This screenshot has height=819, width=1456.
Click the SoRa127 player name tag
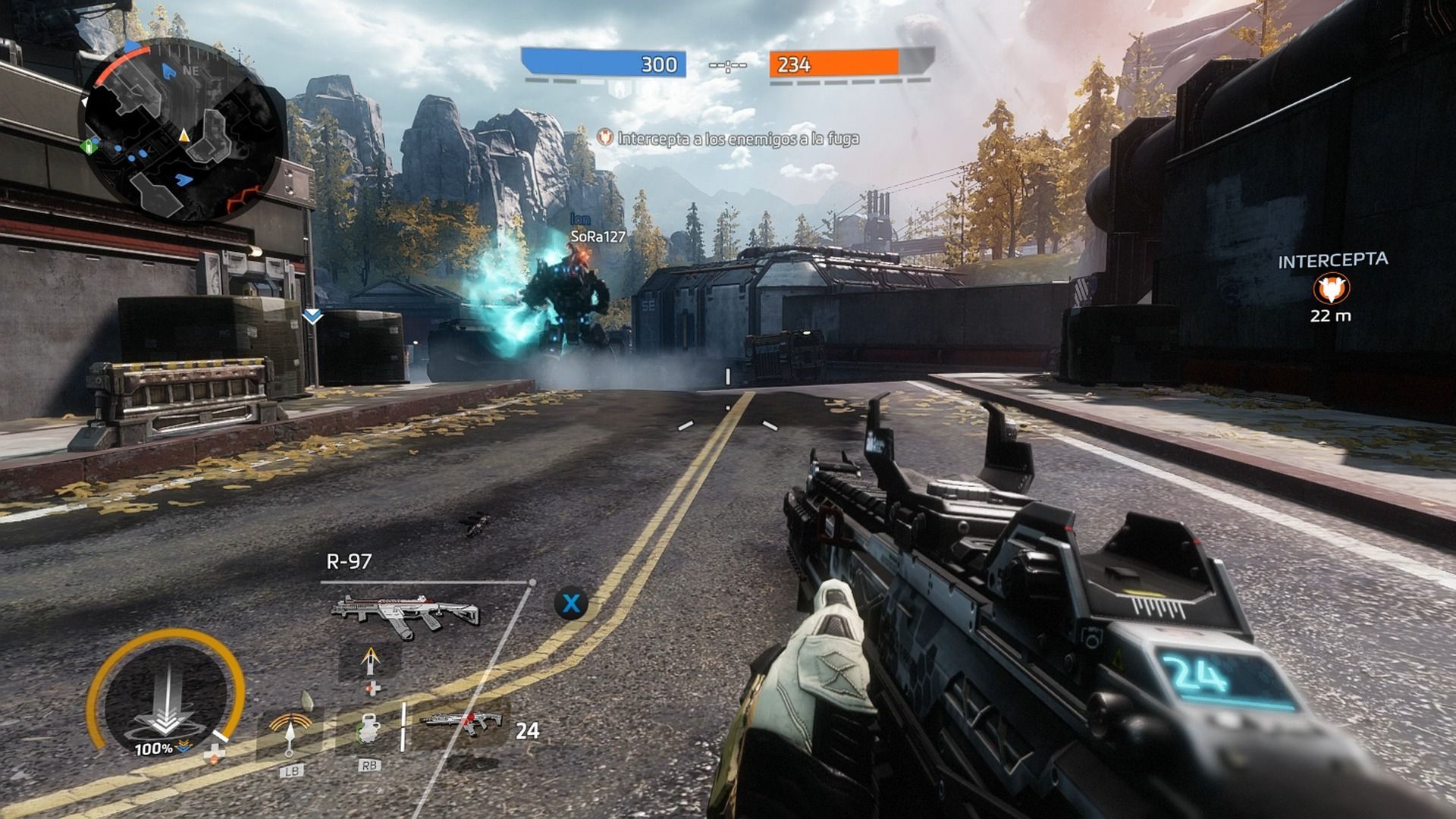click(598, 237)
